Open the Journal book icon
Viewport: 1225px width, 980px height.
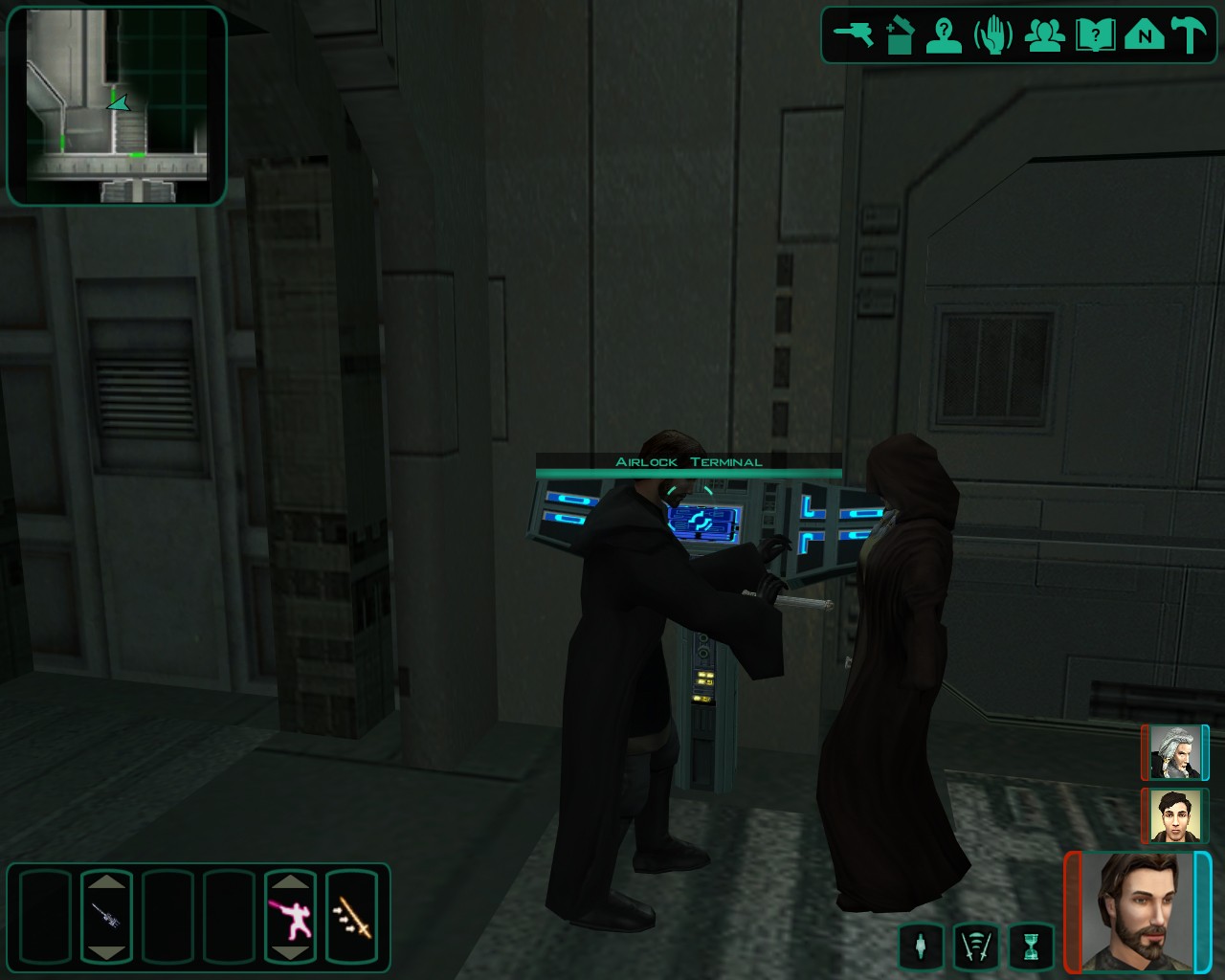[1095, 35]
